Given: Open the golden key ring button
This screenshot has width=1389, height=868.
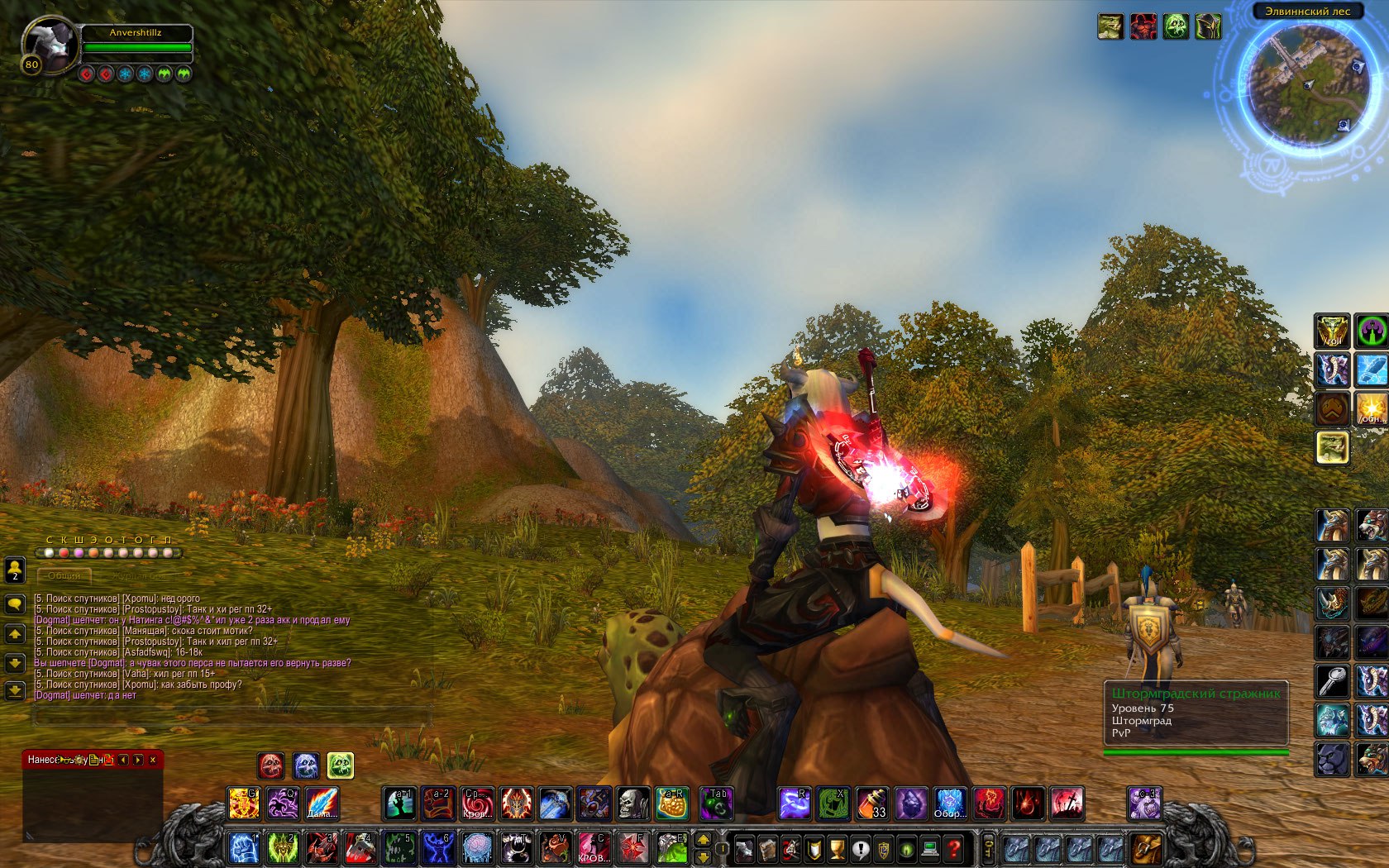Looking at the screenshot, I should pyautogui.click(x=988, y=848).
